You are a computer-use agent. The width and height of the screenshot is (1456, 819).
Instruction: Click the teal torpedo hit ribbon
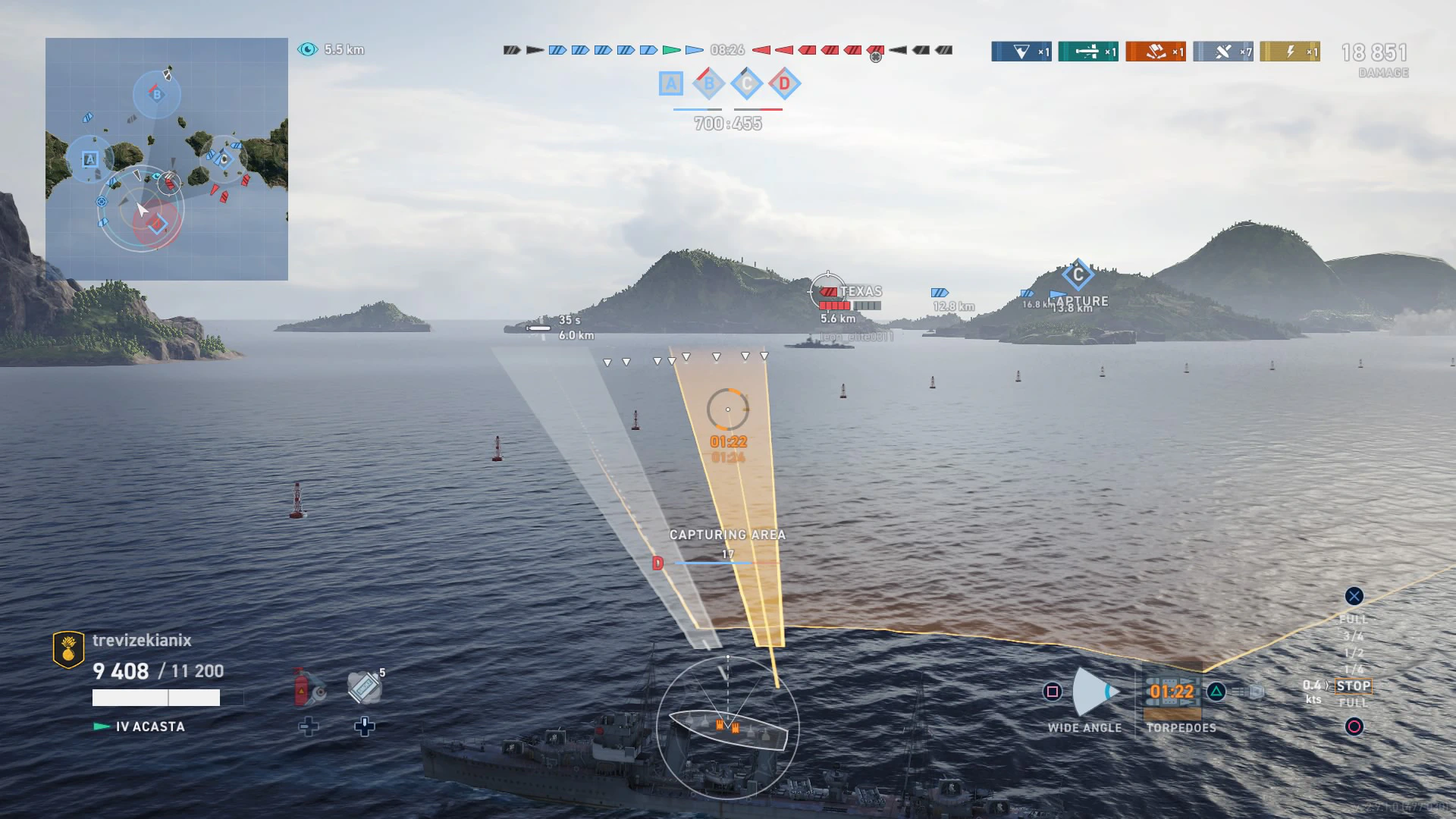click(1087, 52)
